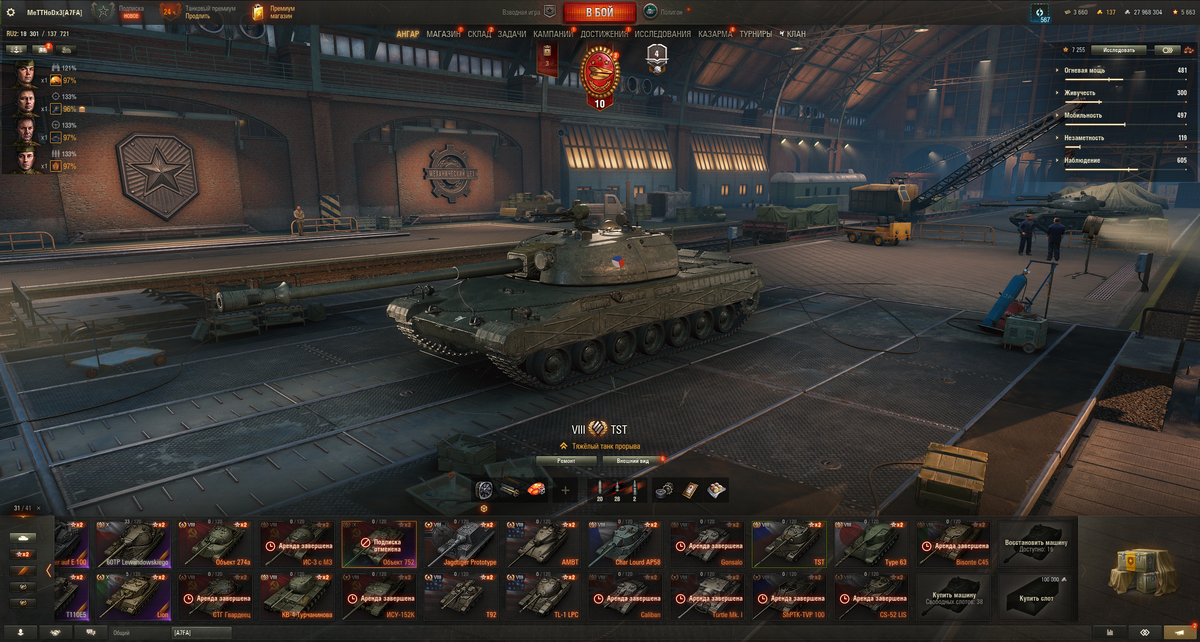Add equipment in the empty plus slot
This screenshot has height=642, width=1200.
tap(565, 490)
